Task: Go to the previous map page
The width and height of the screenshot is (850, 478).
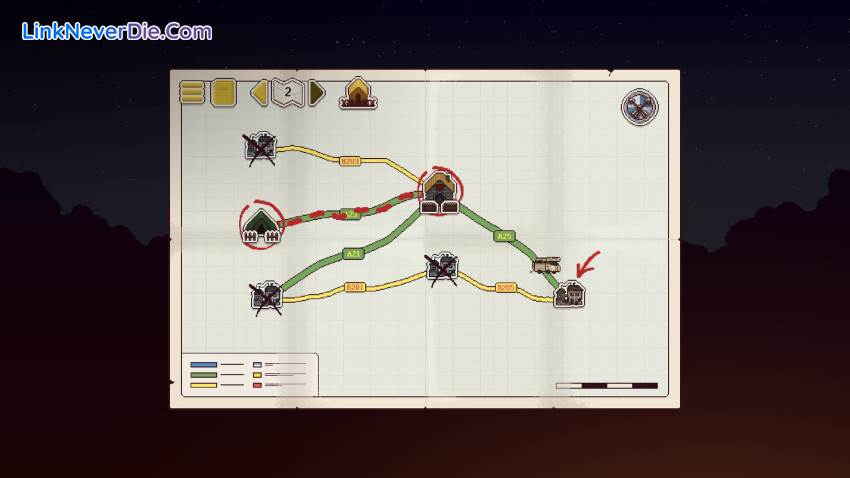Action: point(259,93)
